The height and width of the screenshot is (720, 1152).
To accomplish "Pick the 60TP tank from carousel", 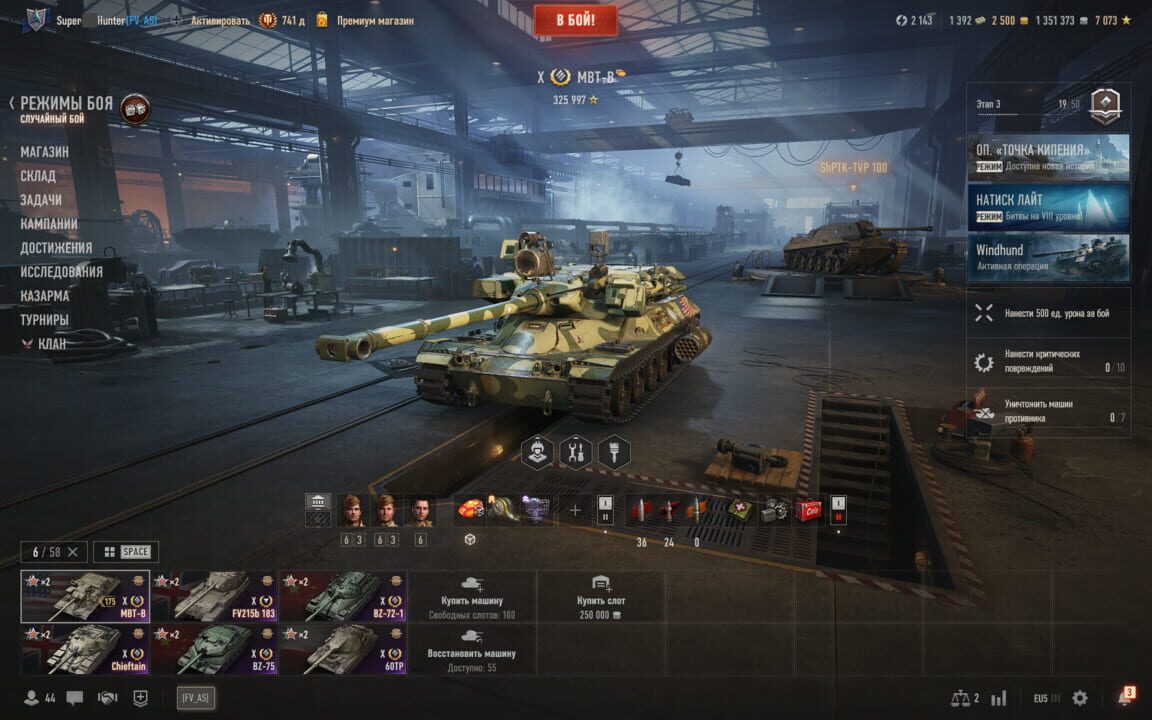I will 343,649.
